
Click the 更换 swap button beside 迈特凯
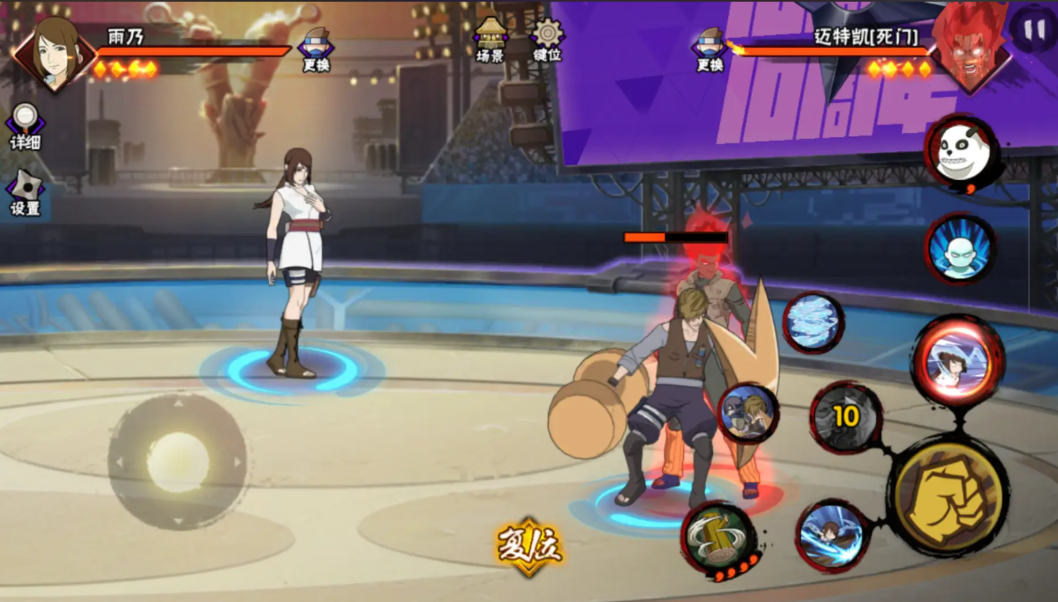click(x=710, y=48)
